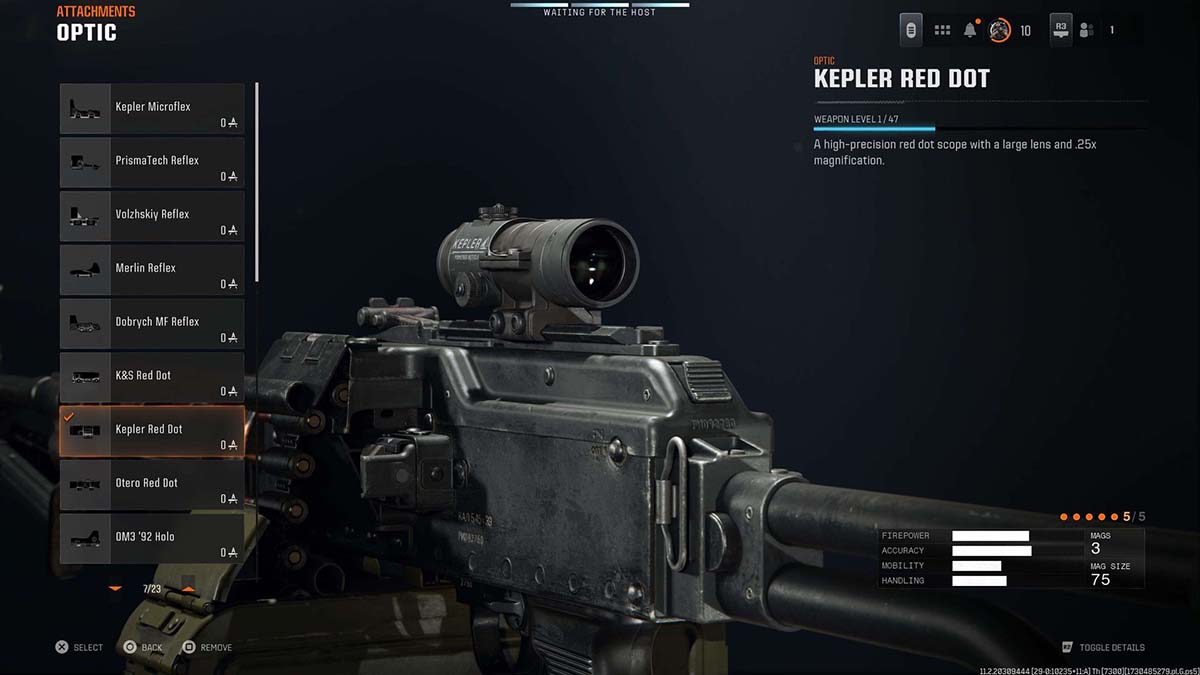Click the optic list scrollbar
The width and height of the screenshot is (1200, 675).
click(258, 183)
